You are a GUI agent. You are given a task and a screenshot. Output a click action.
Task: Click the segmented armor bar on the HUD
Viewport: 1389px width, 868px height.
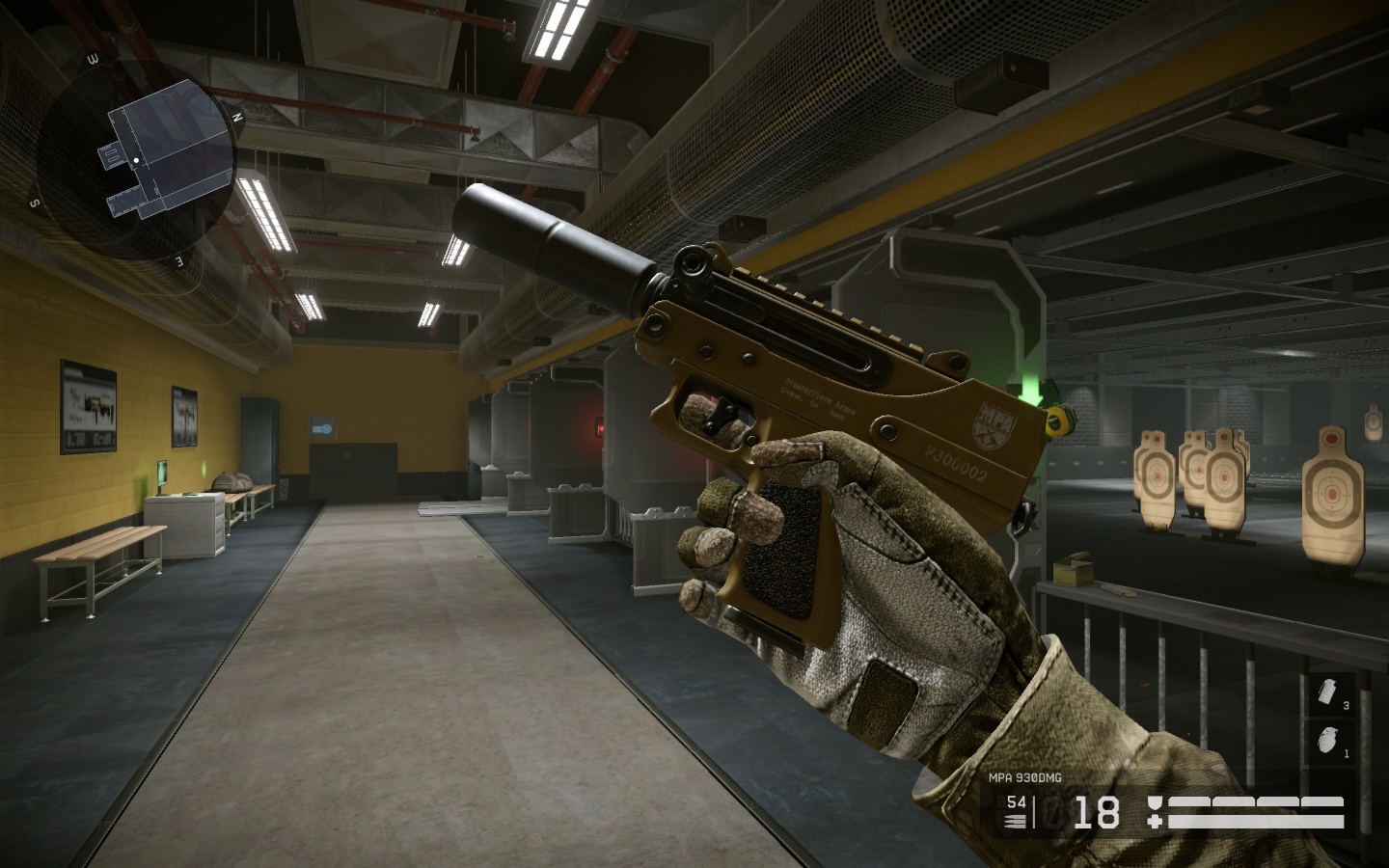pos(1255,801)
